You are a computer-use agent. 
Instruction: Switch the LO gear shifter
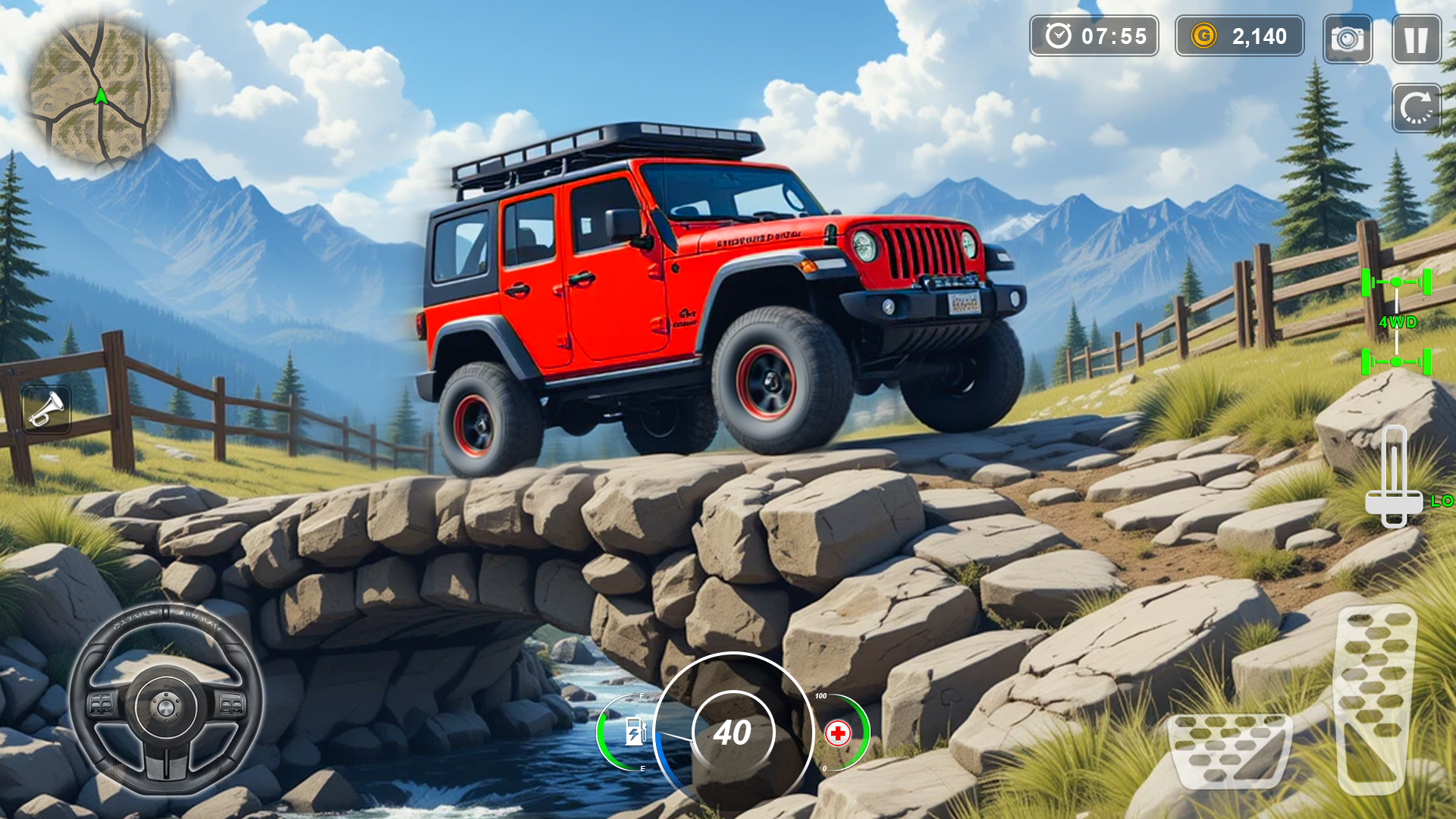tap(1394, 478)
